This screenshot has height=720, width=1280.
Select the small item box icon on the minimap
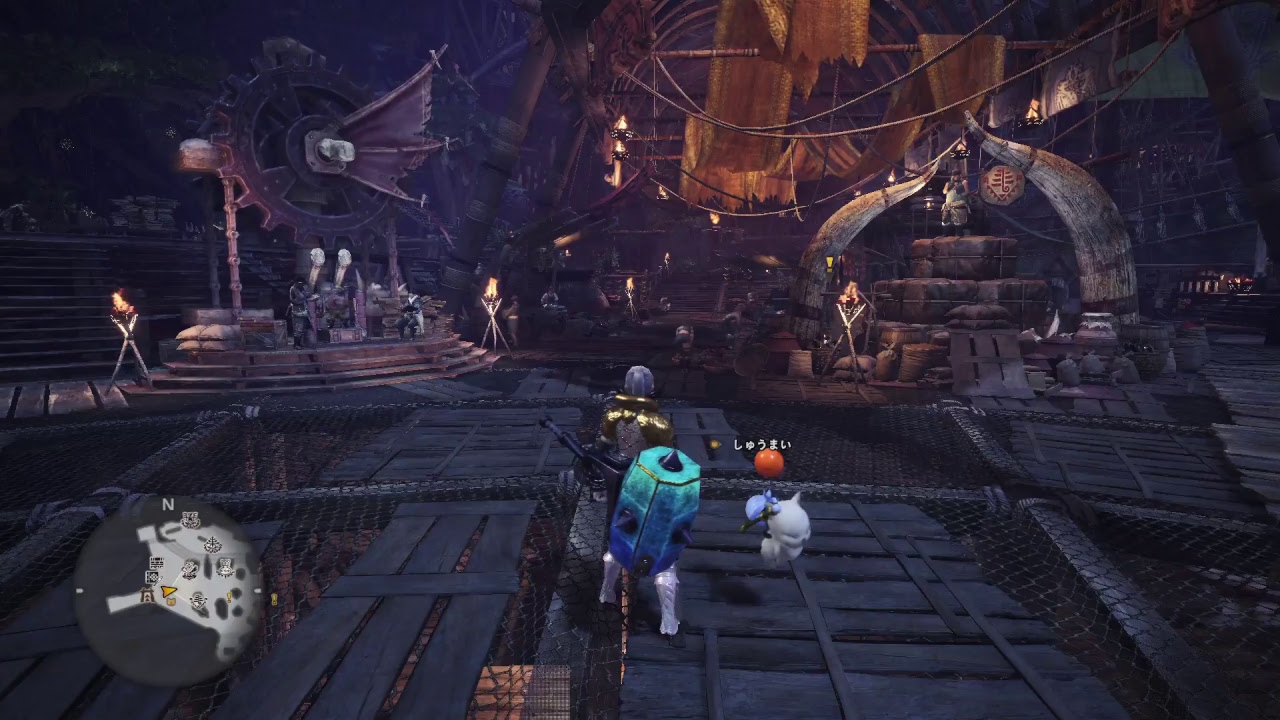[171, 601]
